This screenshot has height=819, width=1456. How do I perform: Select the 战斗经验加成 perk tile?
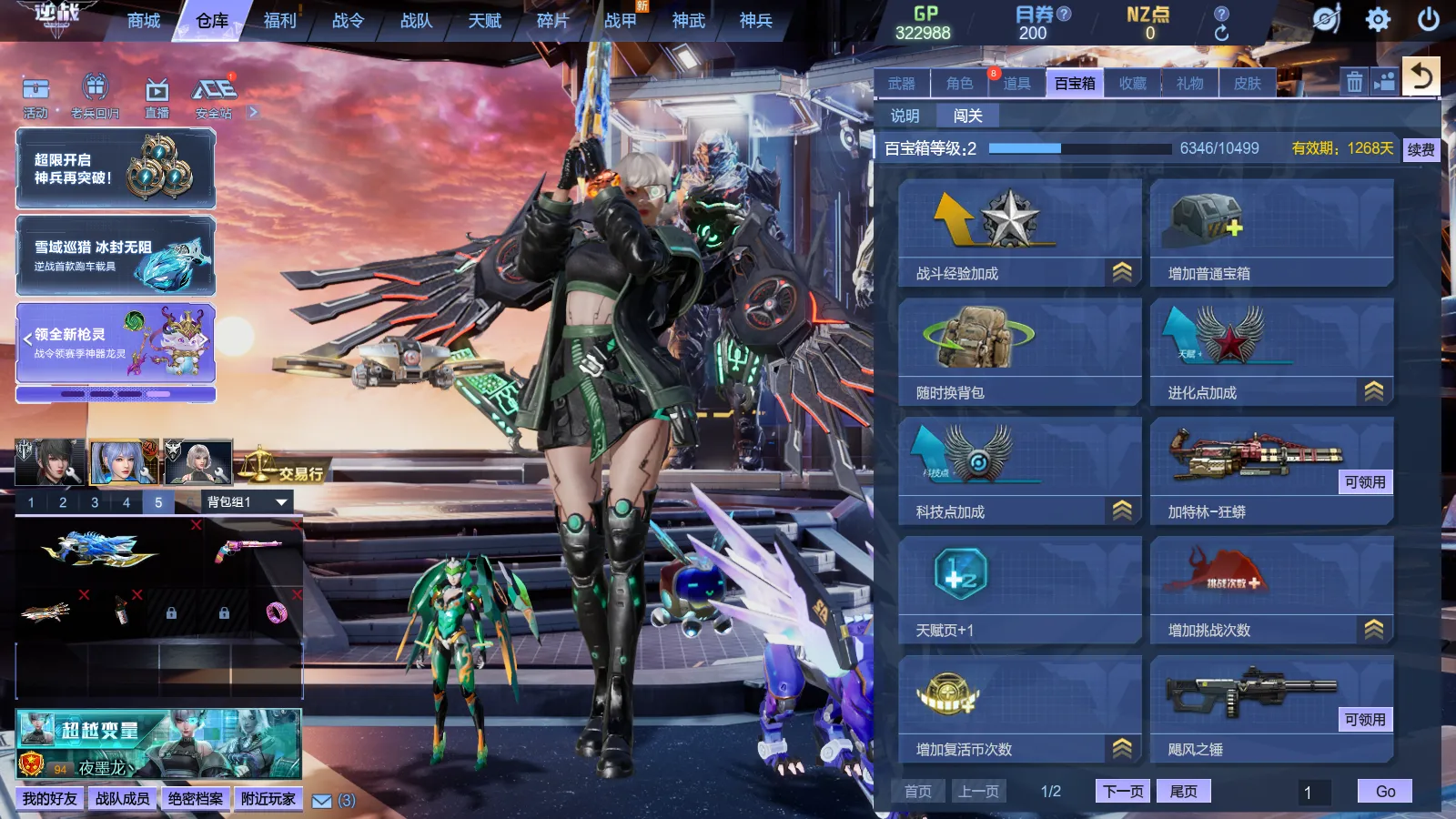pos(1019,233)
